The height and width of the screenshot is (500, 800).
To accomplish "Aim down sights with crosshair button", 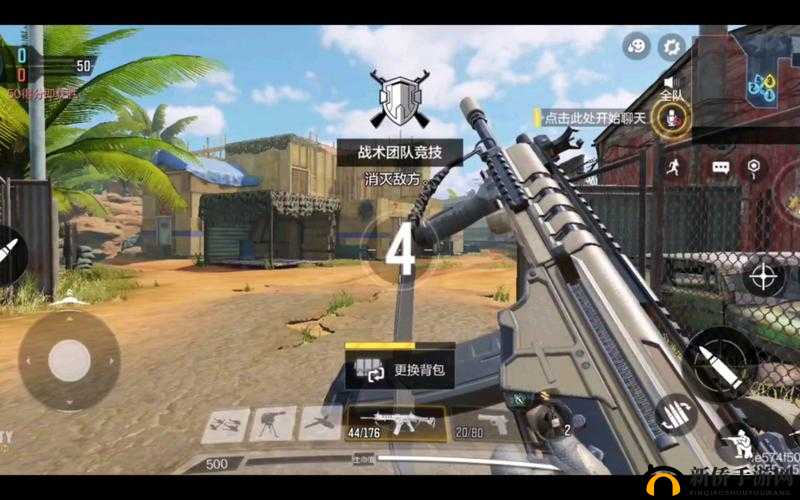I will pos(763,275).
